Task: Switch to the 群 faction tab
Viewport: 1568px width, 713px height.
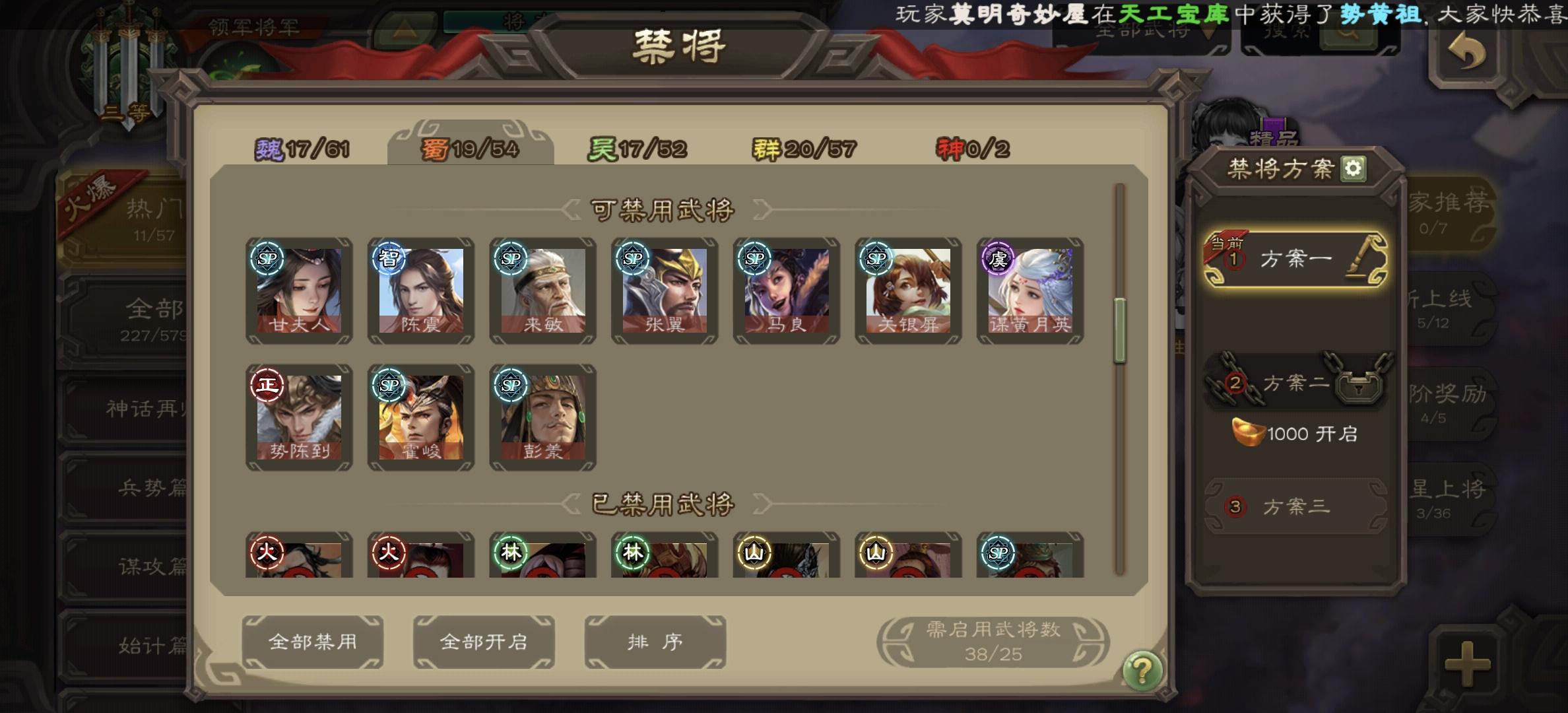Action: point(802,149)
